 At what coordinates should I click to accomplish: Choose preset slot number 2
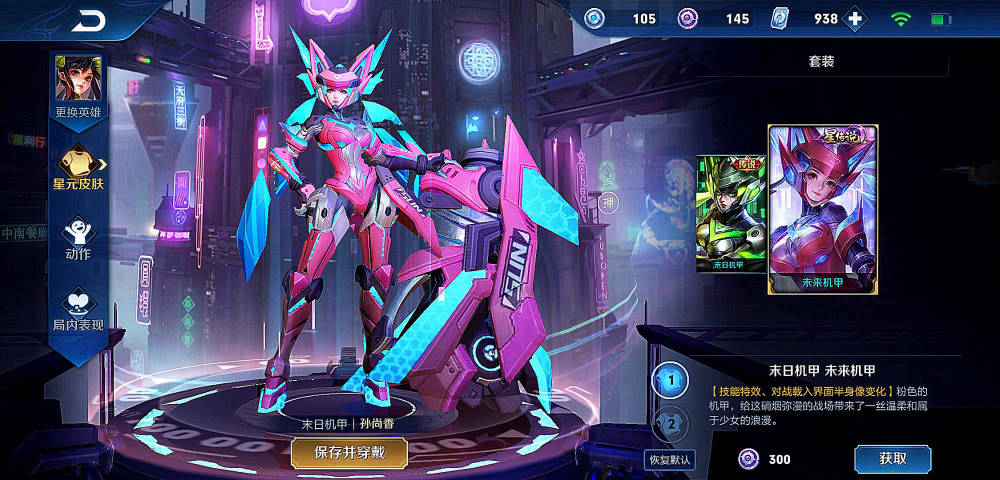[x=672, y=423]
